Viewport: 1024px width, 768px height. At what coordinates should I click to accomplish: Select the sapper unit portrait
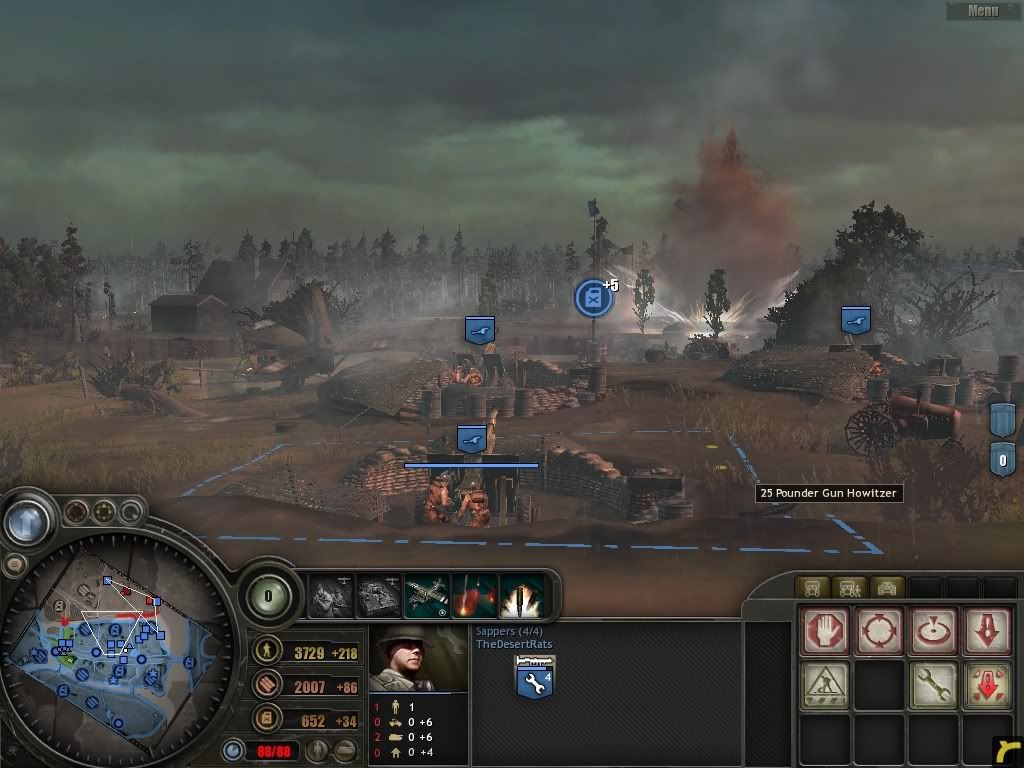point(418,660)
